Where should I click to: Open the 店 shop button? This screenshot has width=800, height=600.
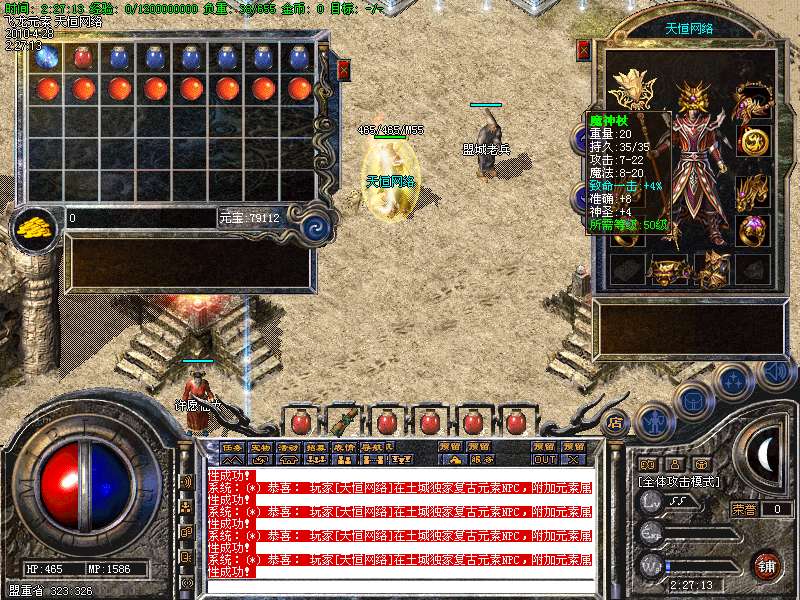tap(615, 422)
